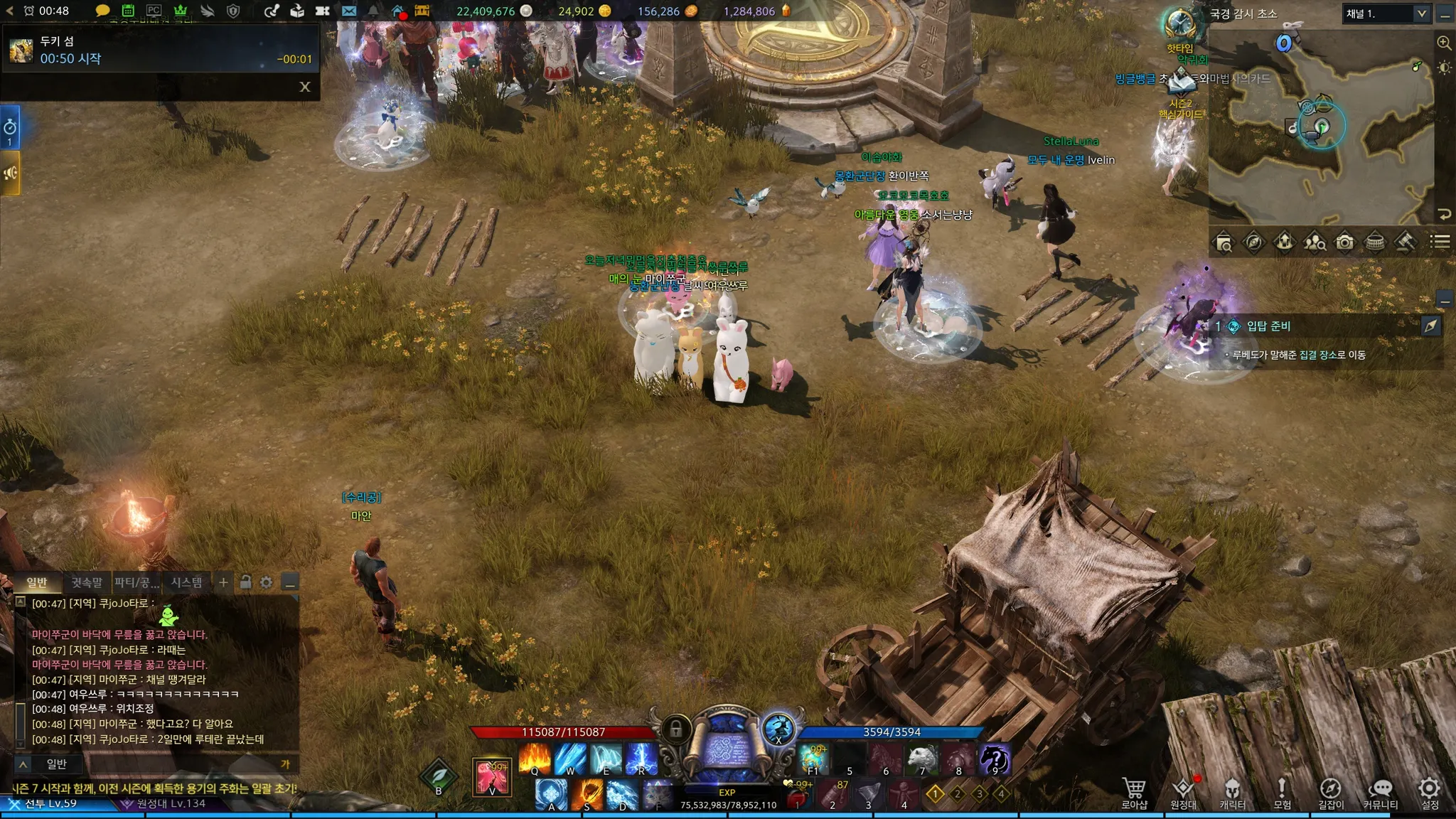Select the 입탑 준비 quest tracker entry
The image size is (1456, 819).
(x=1268, y=326)
